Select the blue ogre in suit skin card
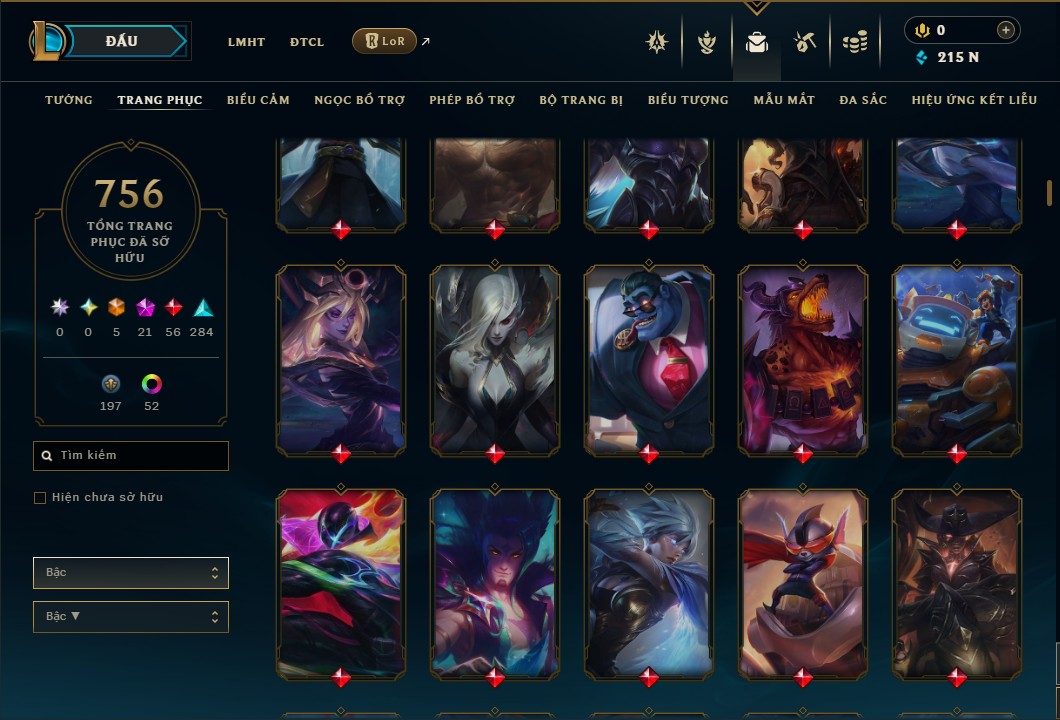 tap(649, 360)
